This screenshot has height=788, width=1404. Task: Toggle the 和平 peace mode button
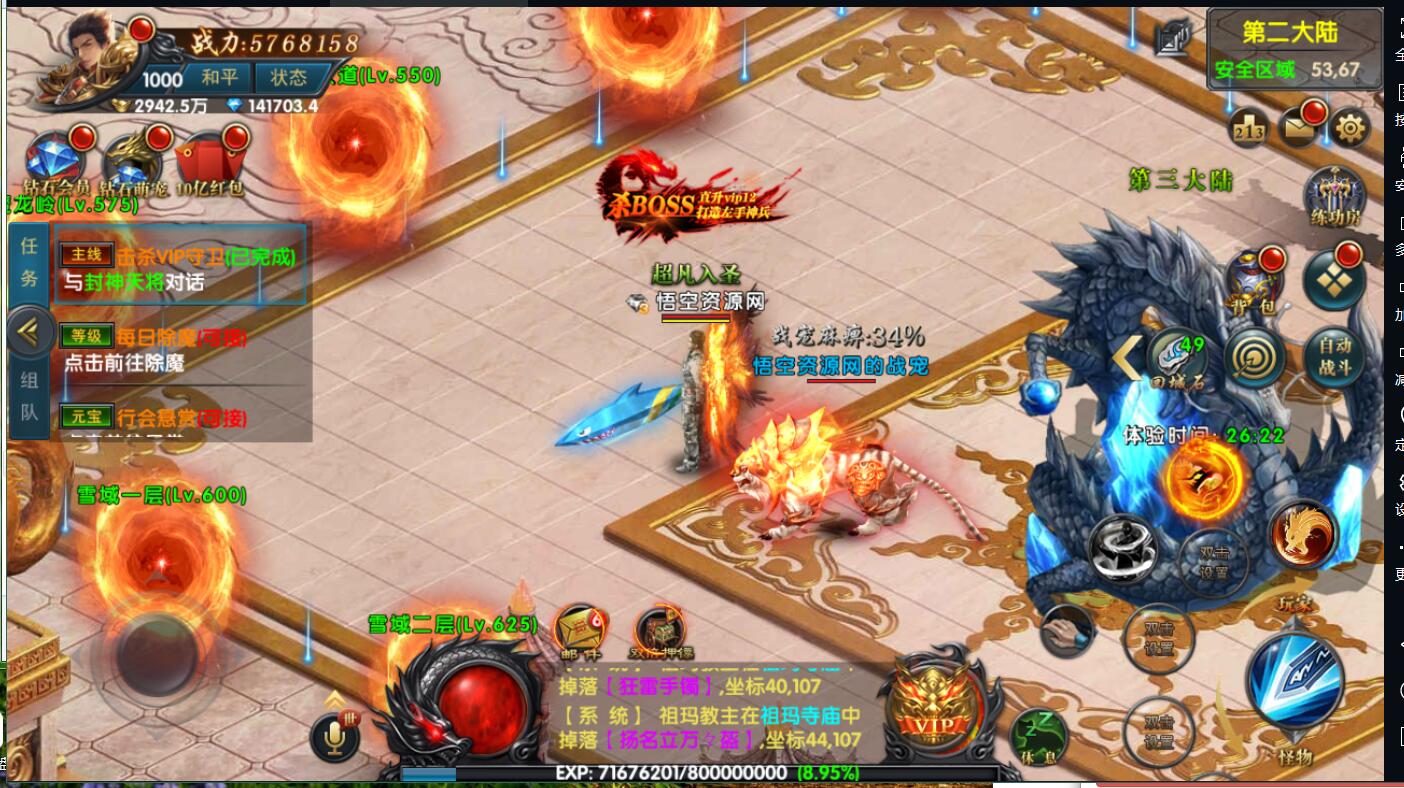[219, 78]
